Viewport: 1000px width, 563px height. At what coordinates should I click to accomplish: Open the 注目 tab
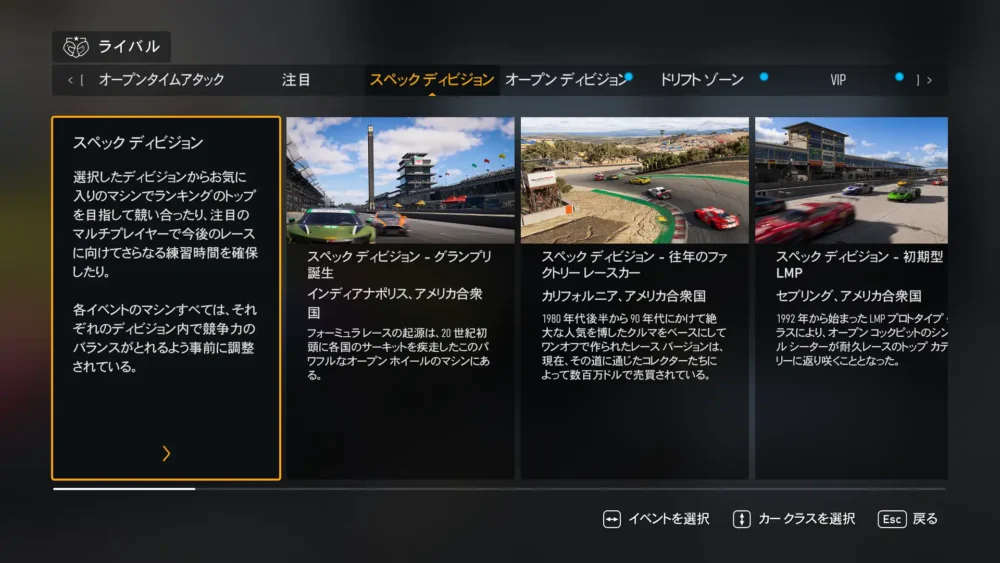coord(296,80)
